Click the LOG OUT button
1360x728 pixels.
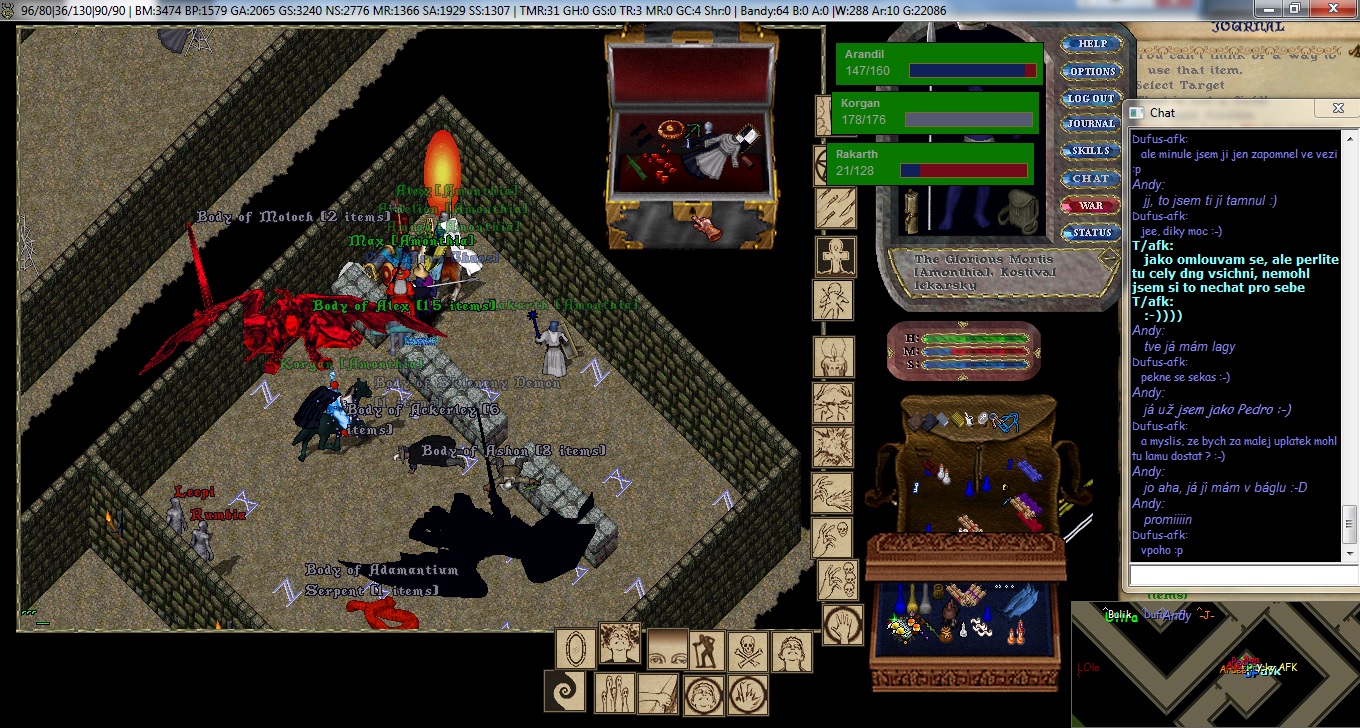click(1090, 98)
